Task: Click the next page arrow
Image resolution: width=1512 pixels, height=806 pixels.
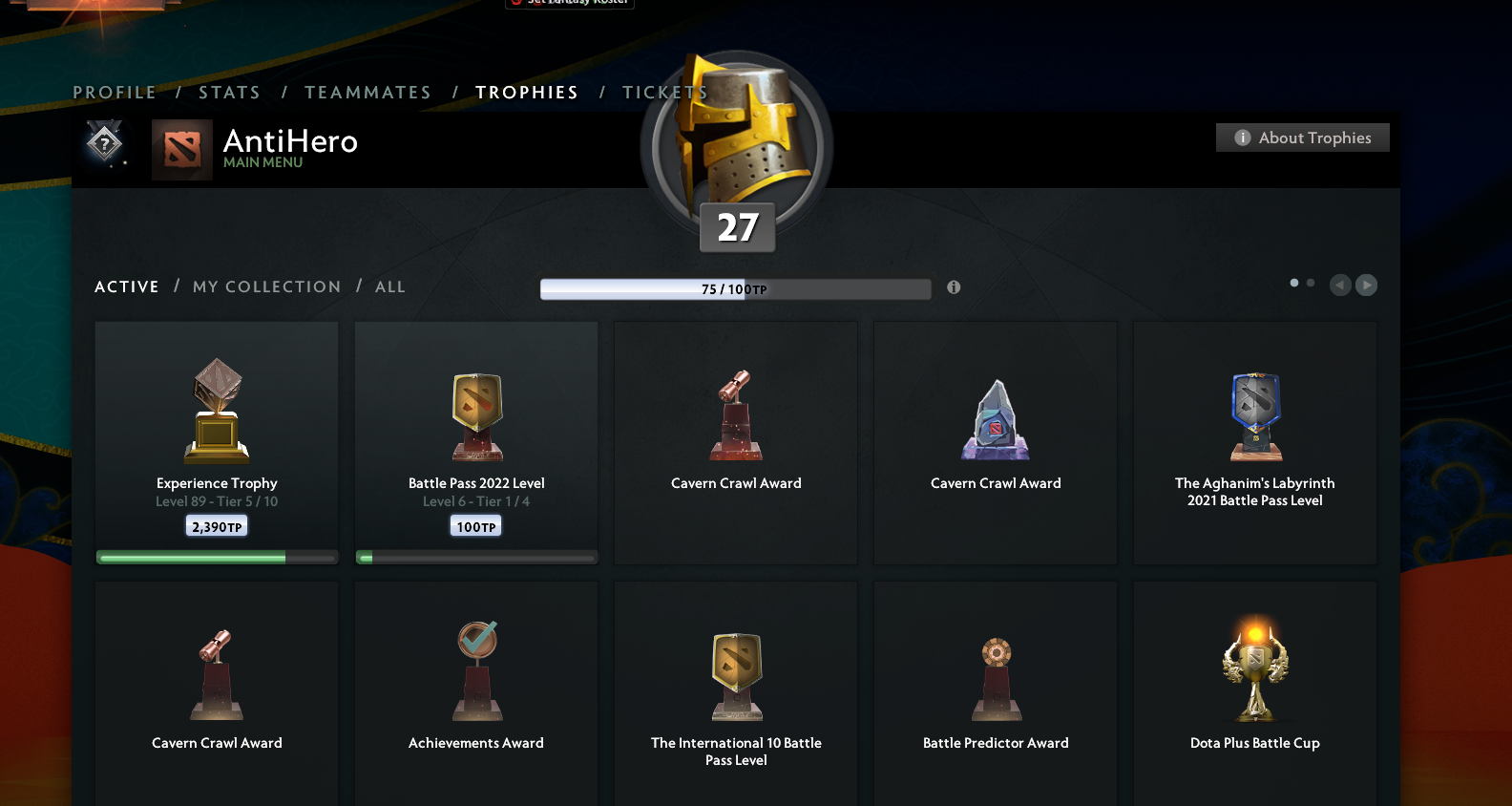Action: [x=1366, y=285]
